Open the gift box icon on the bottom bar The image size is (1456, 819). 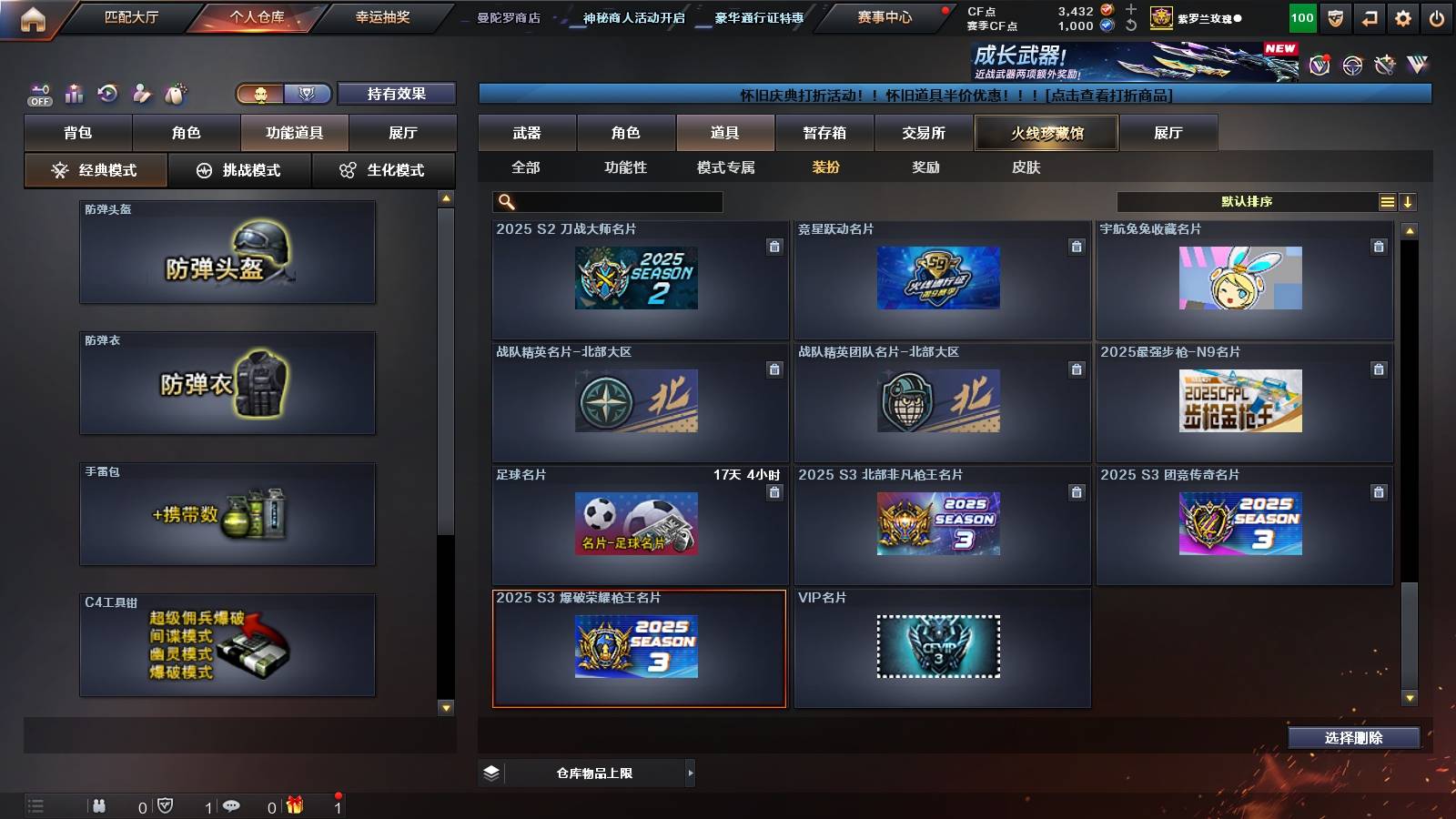click(x=293, y=804)
